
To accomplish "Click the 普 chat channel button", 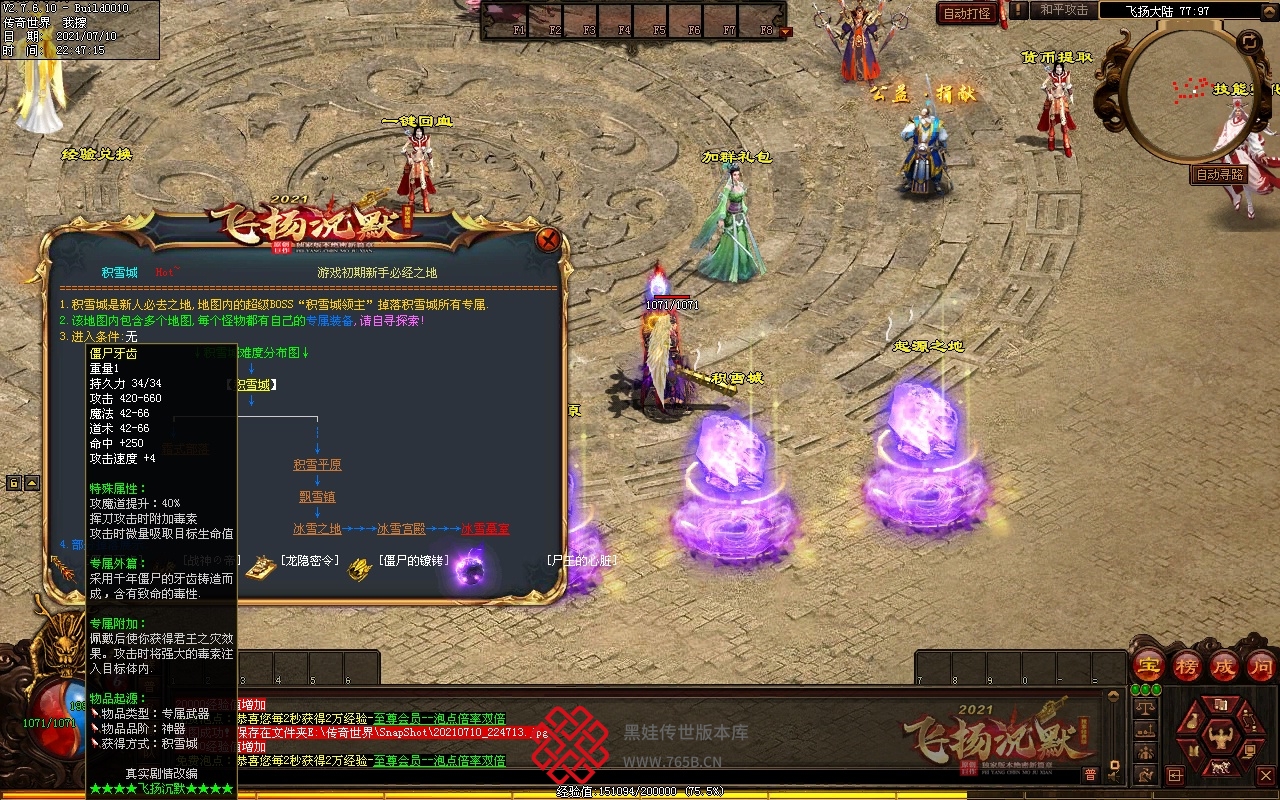I will 1090,774.
